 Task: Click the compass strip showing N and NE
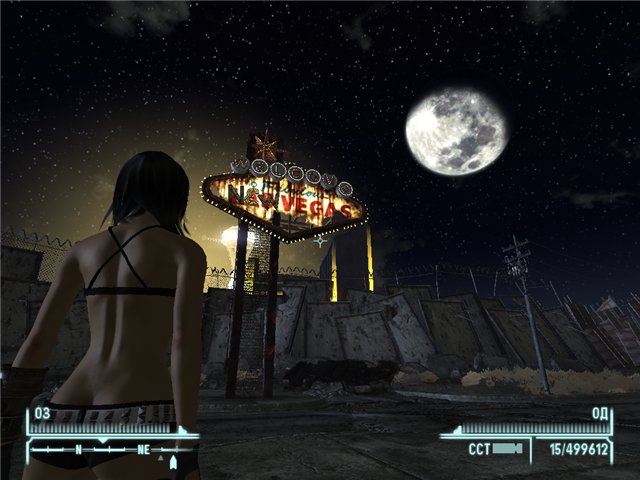click(108, 450)
